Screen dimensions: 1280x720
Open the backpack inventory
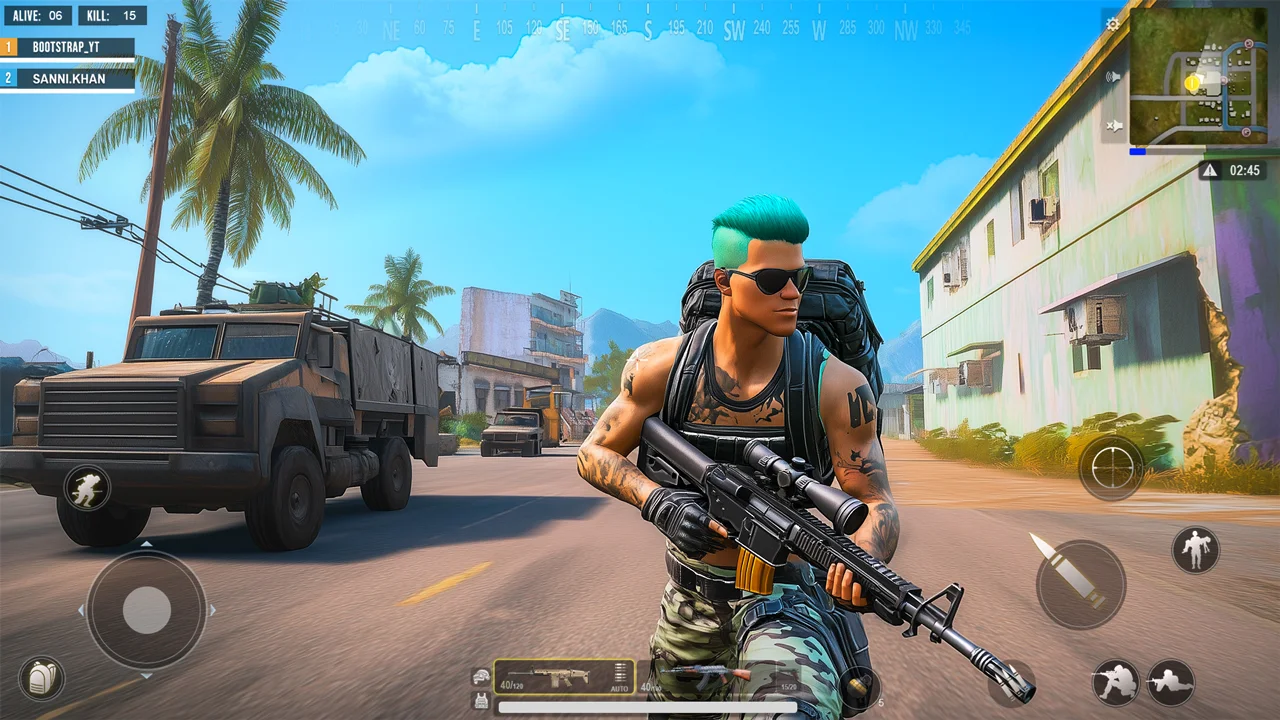[x=41, y=678]
